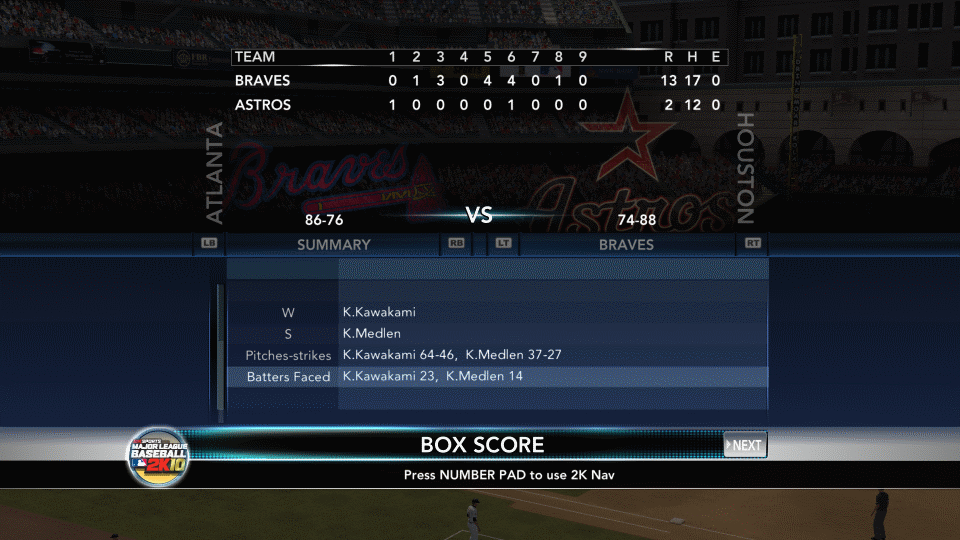960x540 pixels.
Task: Click the summary list scrollbar
Action: pyautogui.click(x=220, y=350)
